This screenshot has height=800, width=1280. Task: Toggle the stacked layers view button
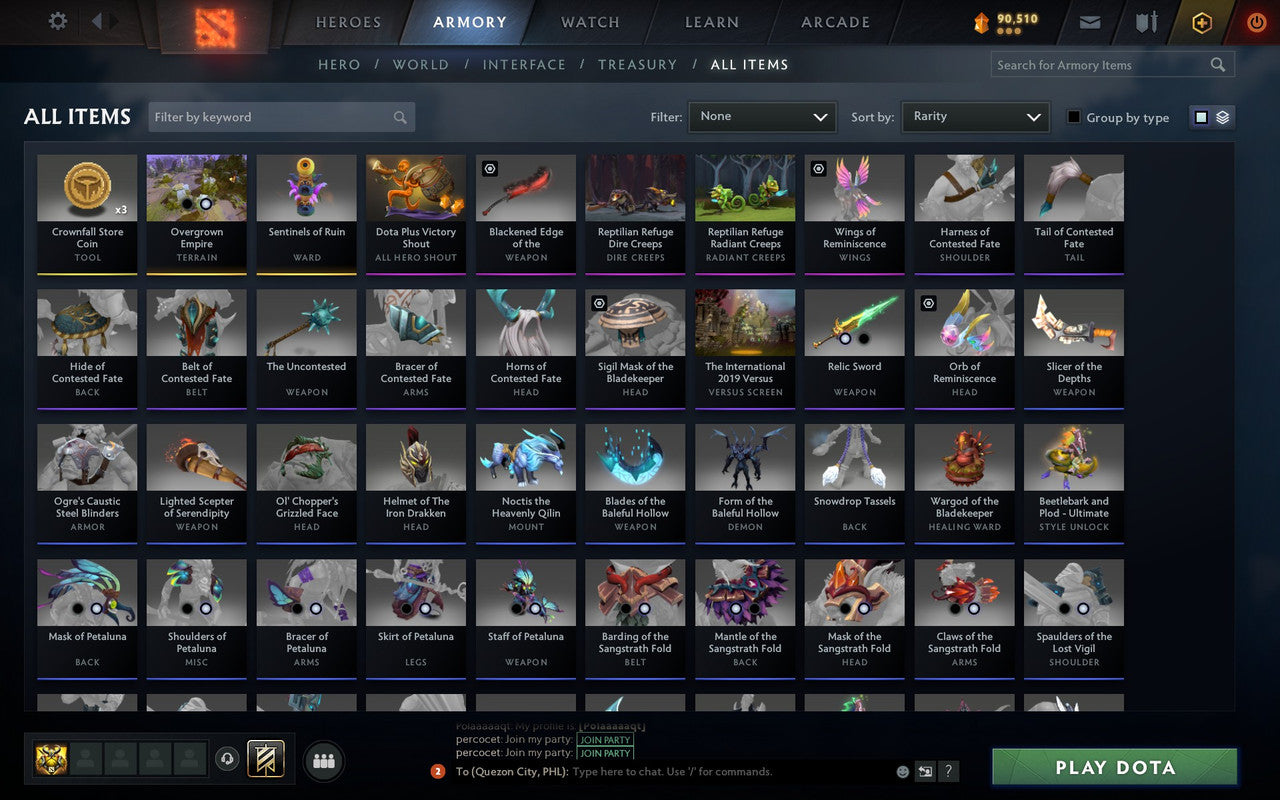tap(1221, 117)
